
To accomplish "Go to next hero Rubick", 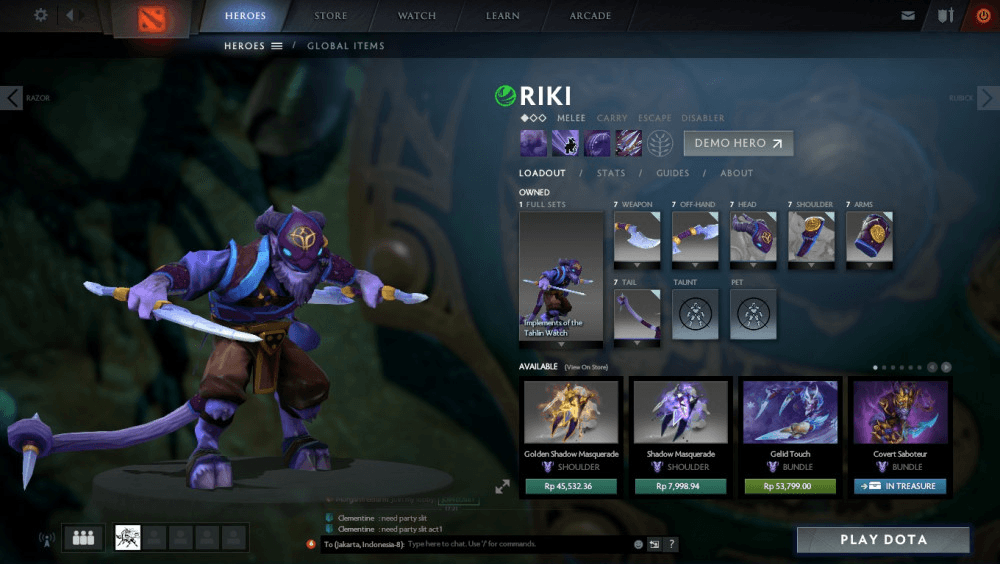I will [x=987, y=98].
